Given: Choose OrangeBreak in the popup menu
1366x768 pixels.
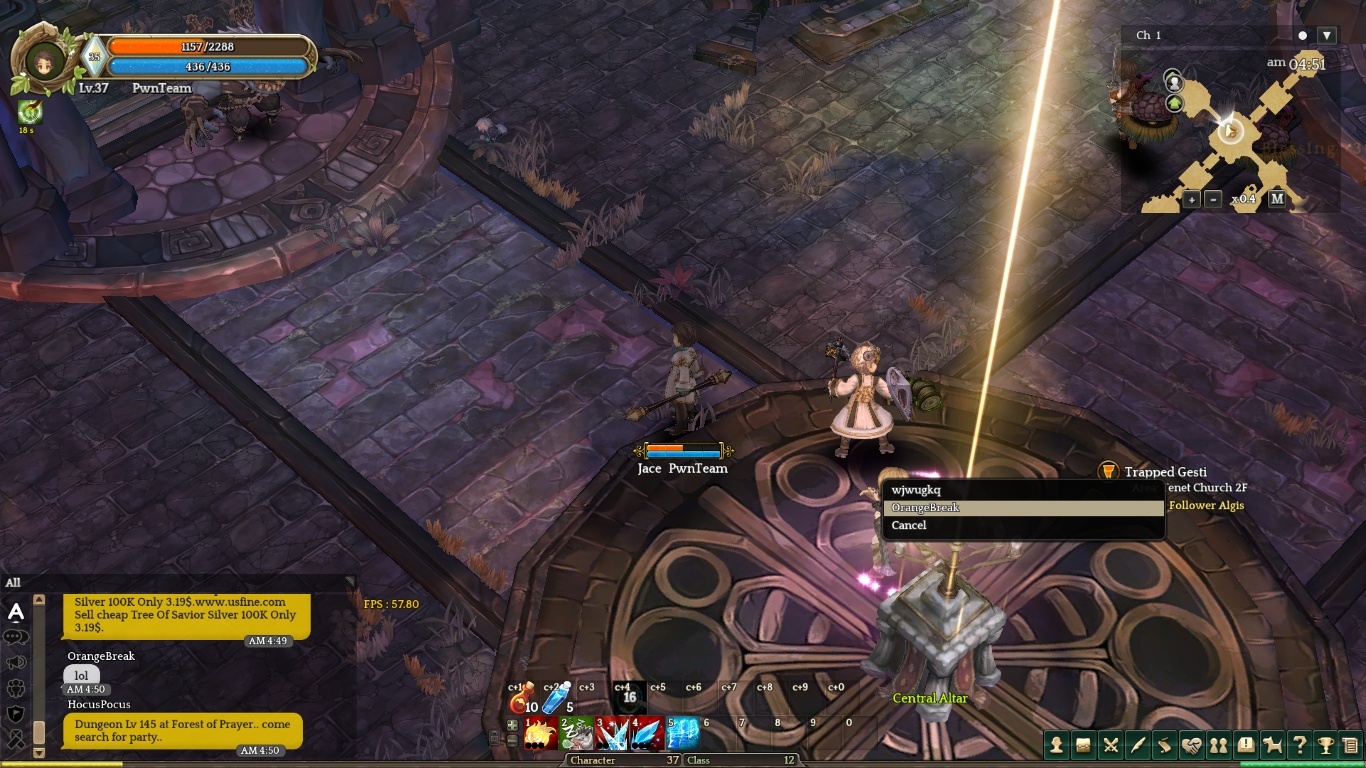Looking at the screenshot, I should [1022, 508].
